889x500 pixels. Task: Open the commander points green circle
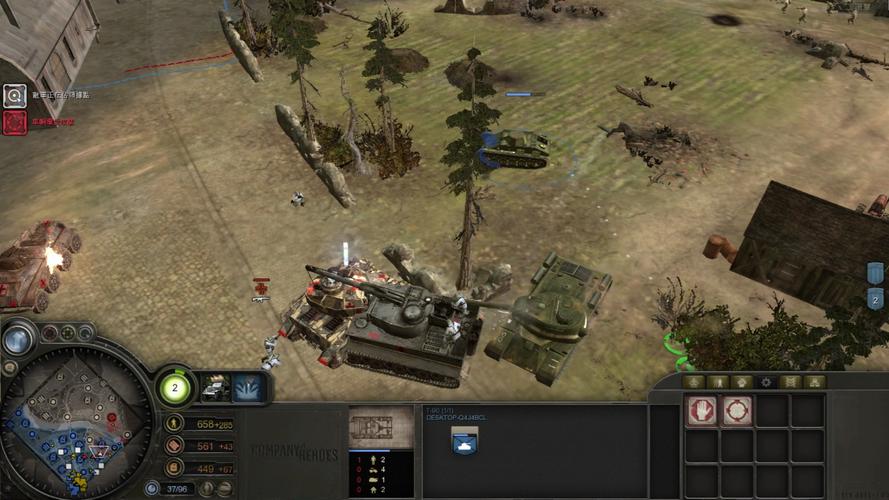pos(174,387)
